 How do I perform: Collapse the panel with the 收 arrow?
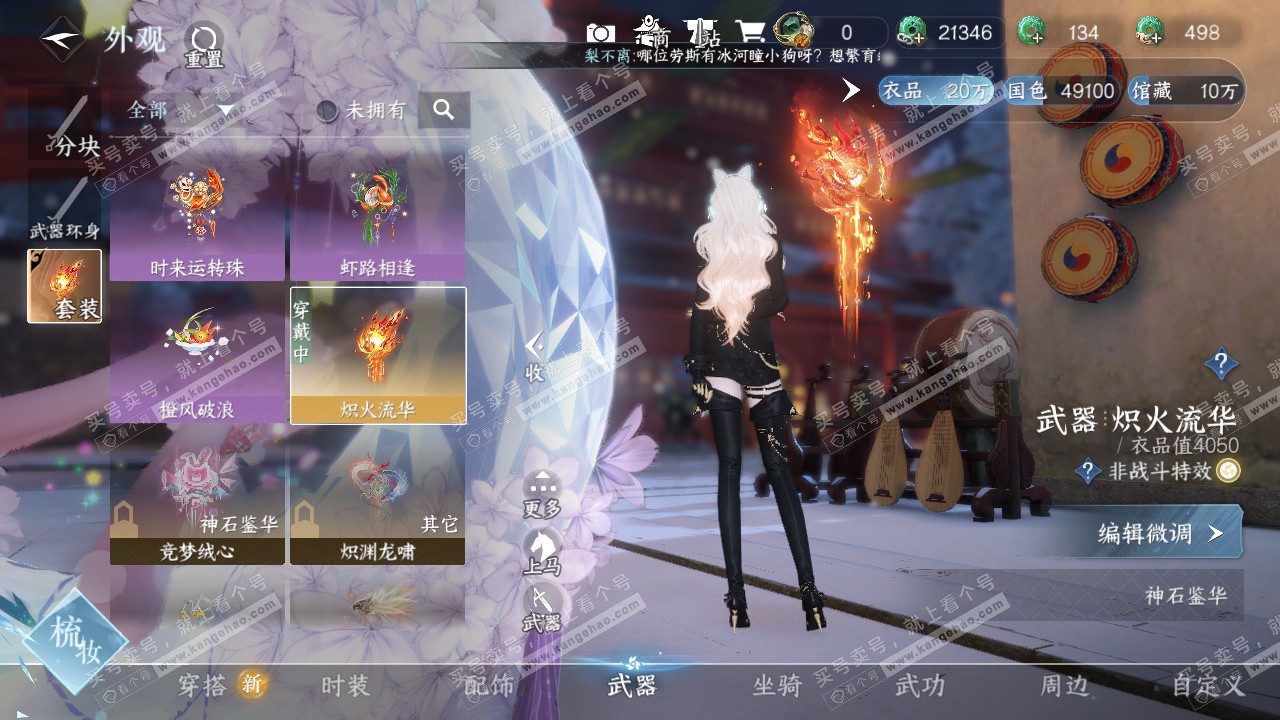[x=535, y=356]
